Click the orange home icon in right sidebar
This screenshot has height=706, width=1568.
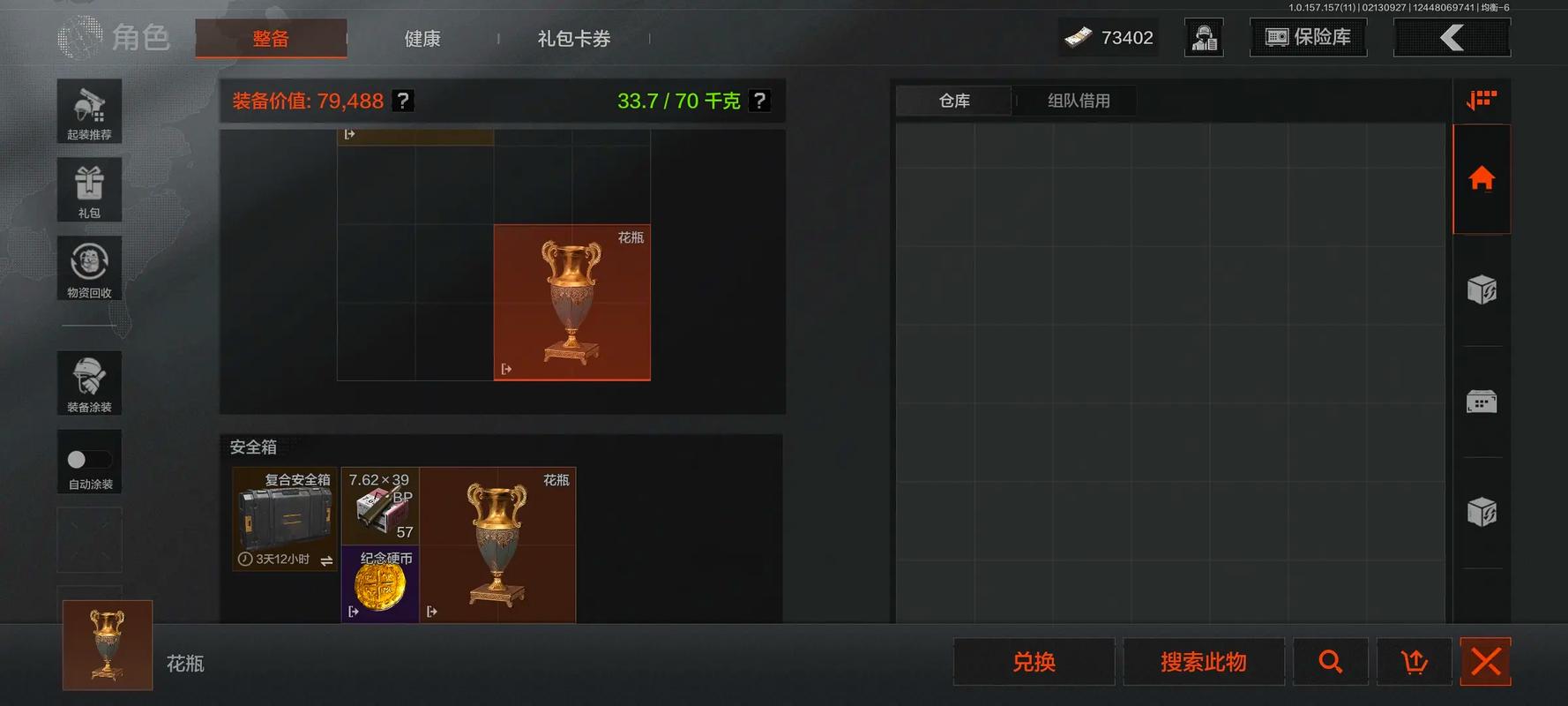pyautogui.click(x=1482, y=179)
